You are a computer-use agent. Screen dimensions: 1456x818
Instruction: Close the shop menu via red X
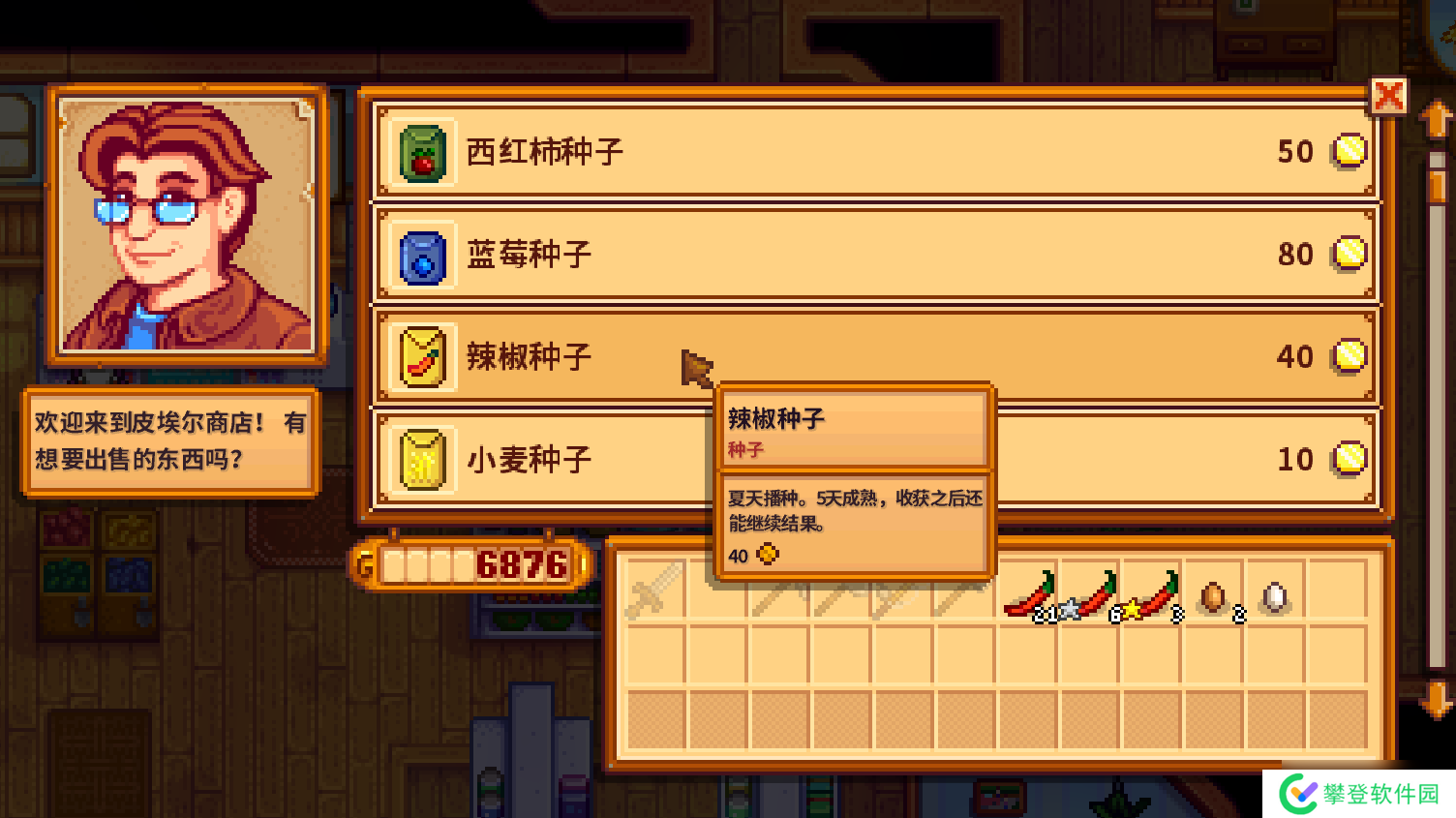pyautogui.click(x=1389, y=96)
